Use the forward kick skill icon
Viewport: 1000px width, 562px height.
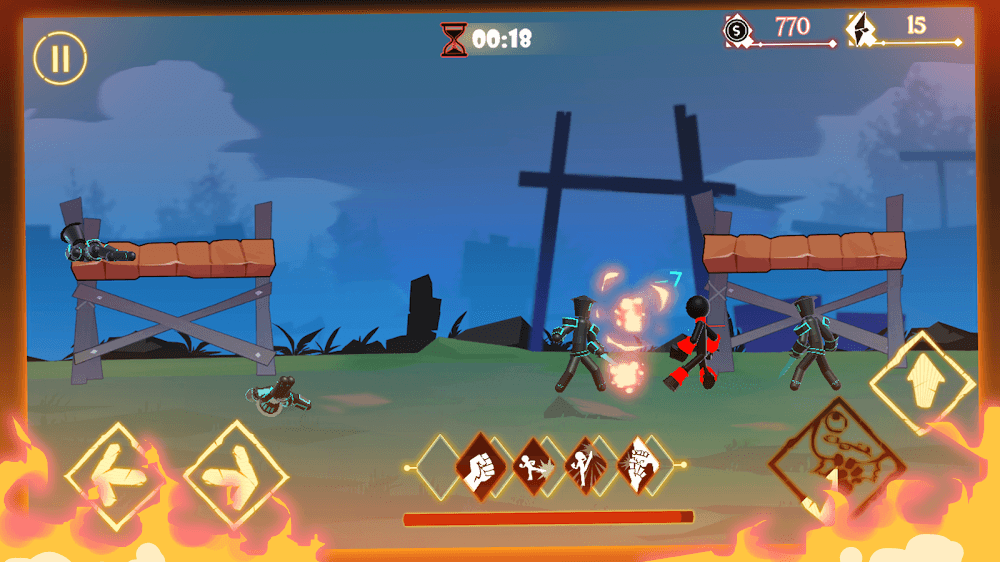pyautogui.click(x=531, y=466)
